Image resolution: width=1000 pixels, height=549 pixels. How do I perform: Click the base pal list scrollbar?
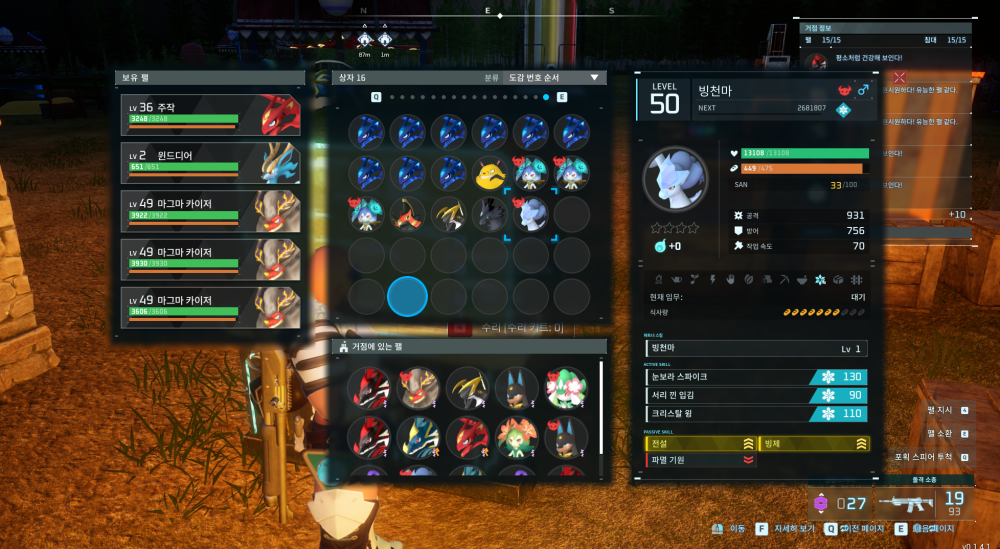coord(601,405)
